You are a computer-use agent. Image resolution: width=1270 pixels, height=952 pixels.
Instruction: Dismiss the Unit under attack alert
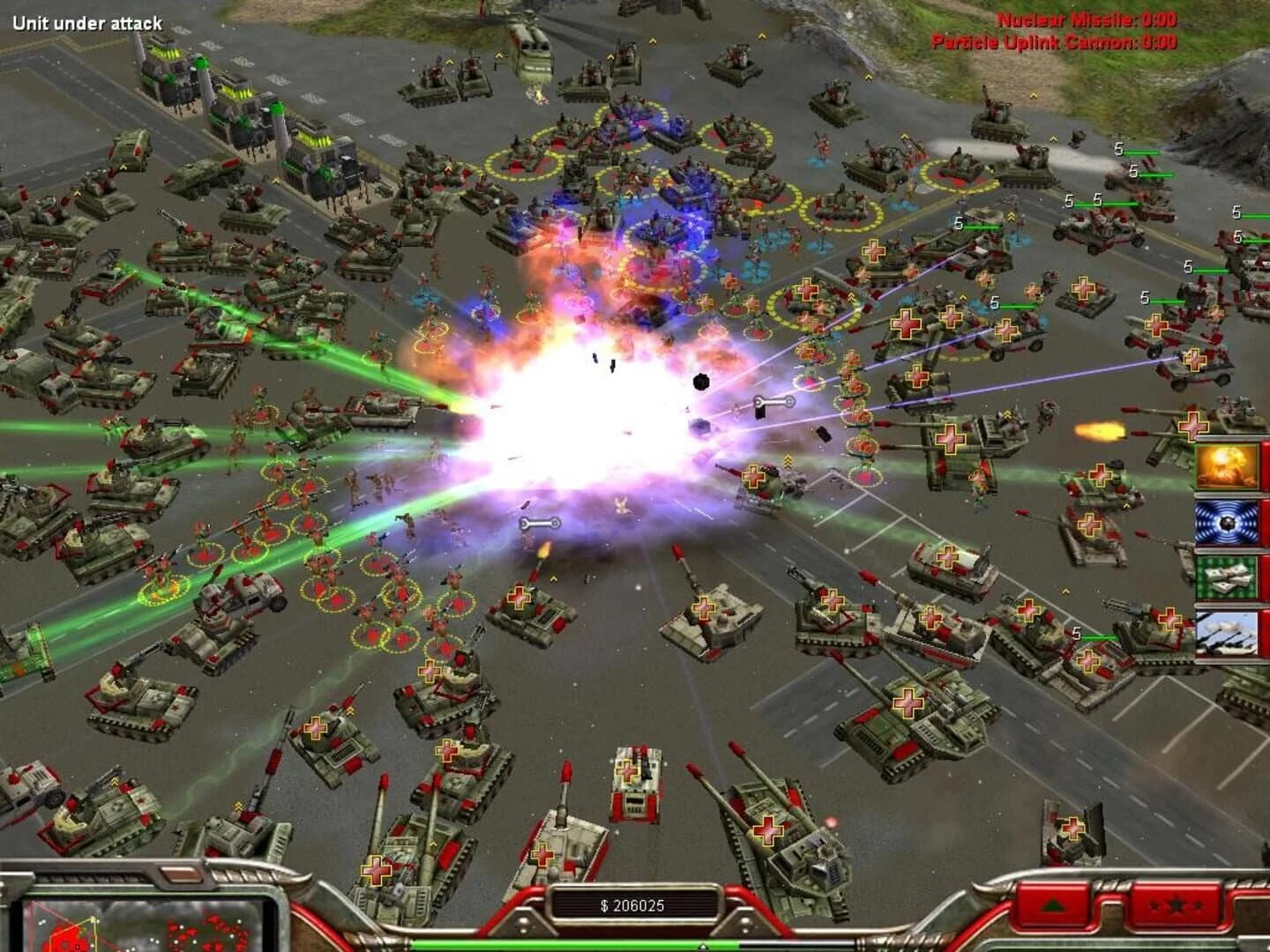pyautogui.click(x=88, y=21)
